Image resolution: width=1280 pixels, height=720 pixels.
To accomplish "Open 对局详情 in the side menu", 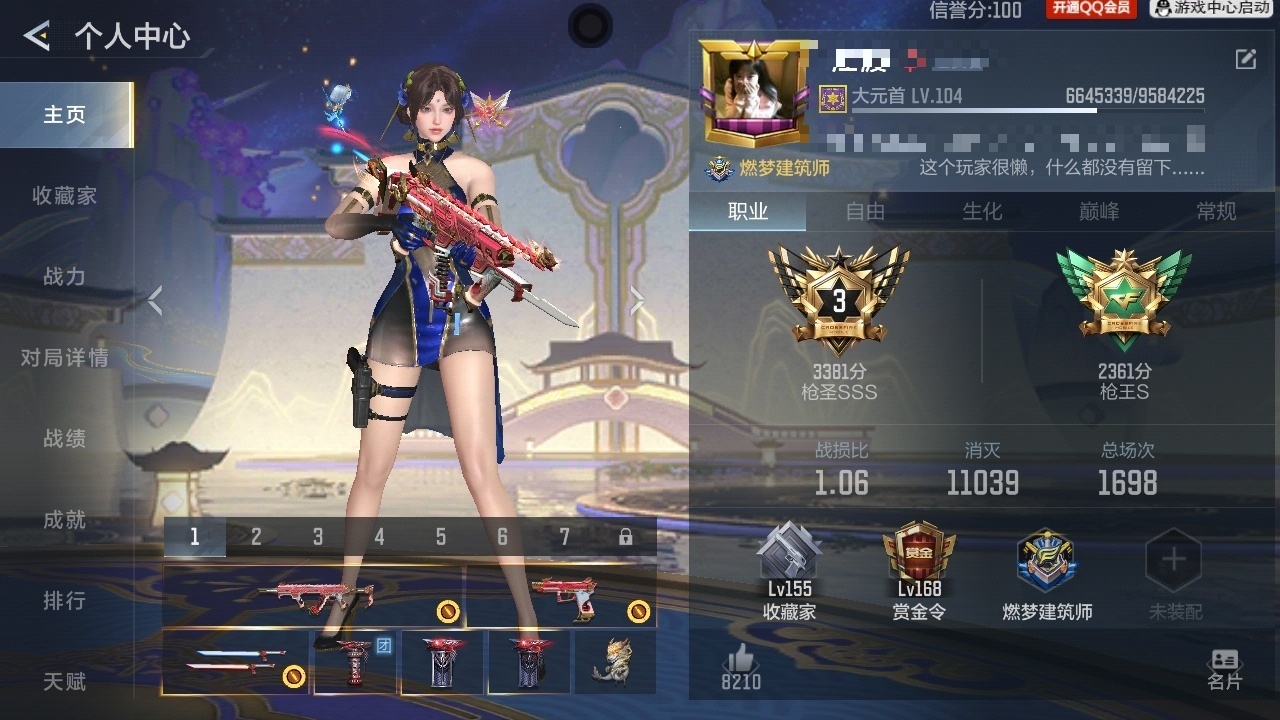I will [65, 357].
